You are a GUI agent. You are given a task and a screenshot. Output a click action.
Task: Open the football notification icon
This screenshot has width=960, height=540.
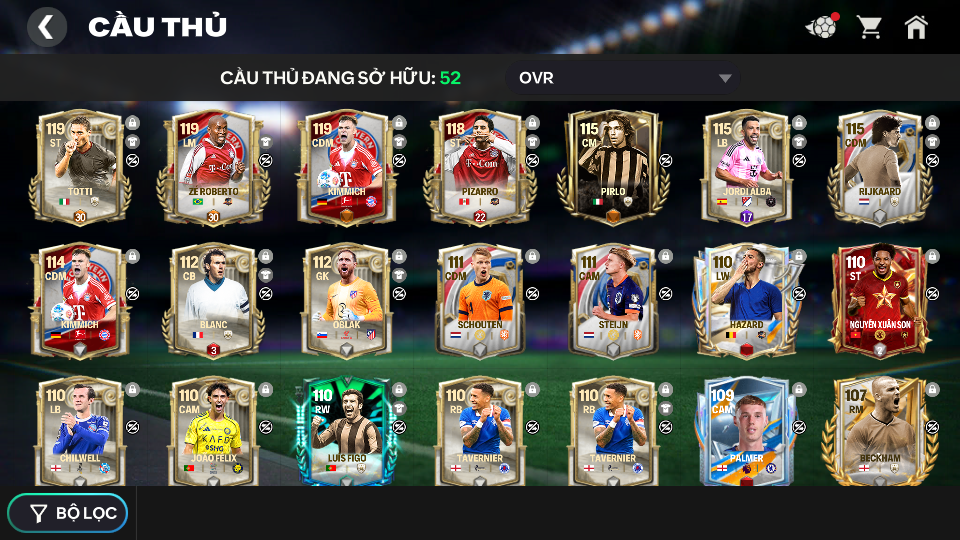pyautogui.click(x=821, y=27)
